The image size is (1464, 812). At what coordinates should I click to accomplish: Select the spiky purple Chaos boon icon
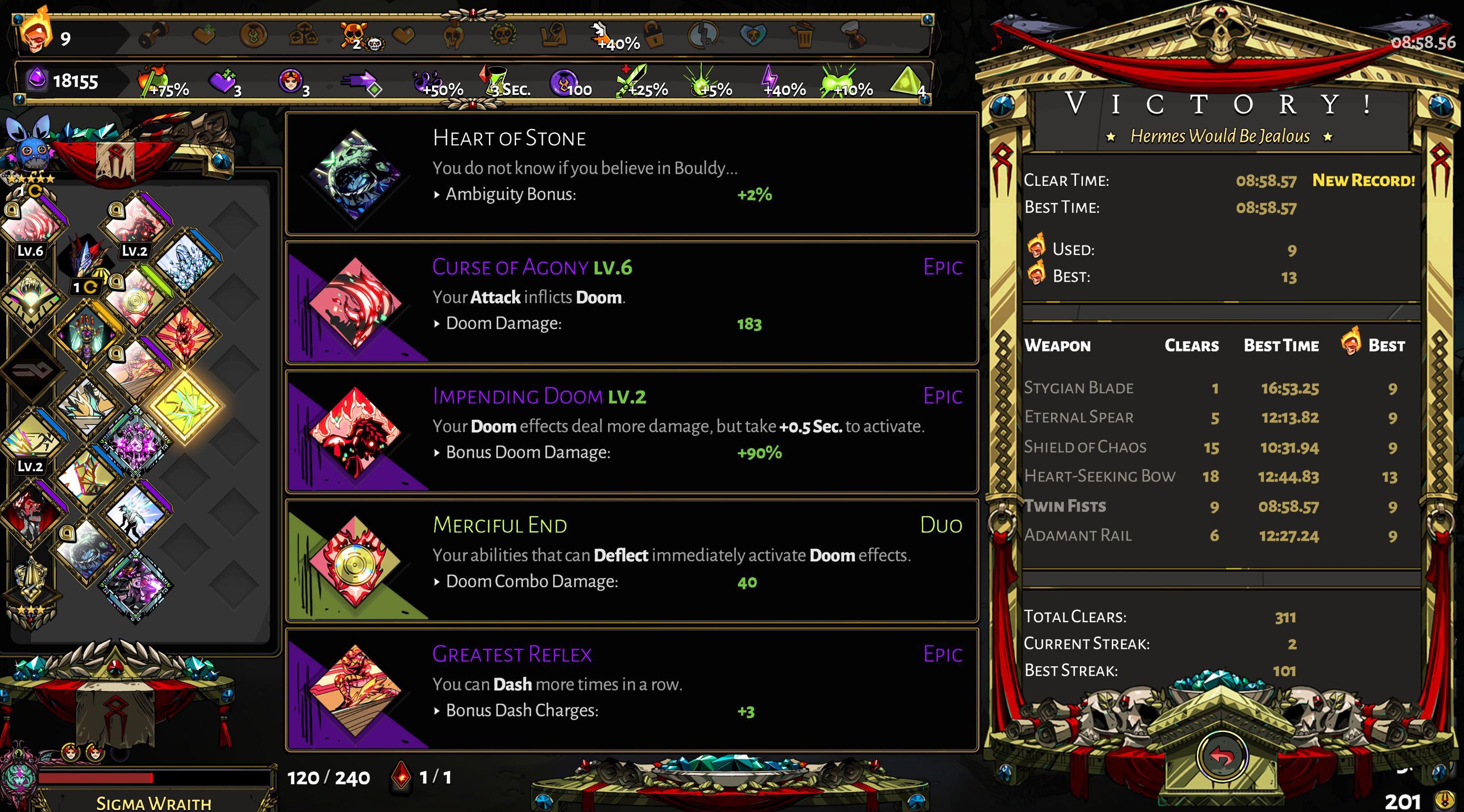coord(135,442)
